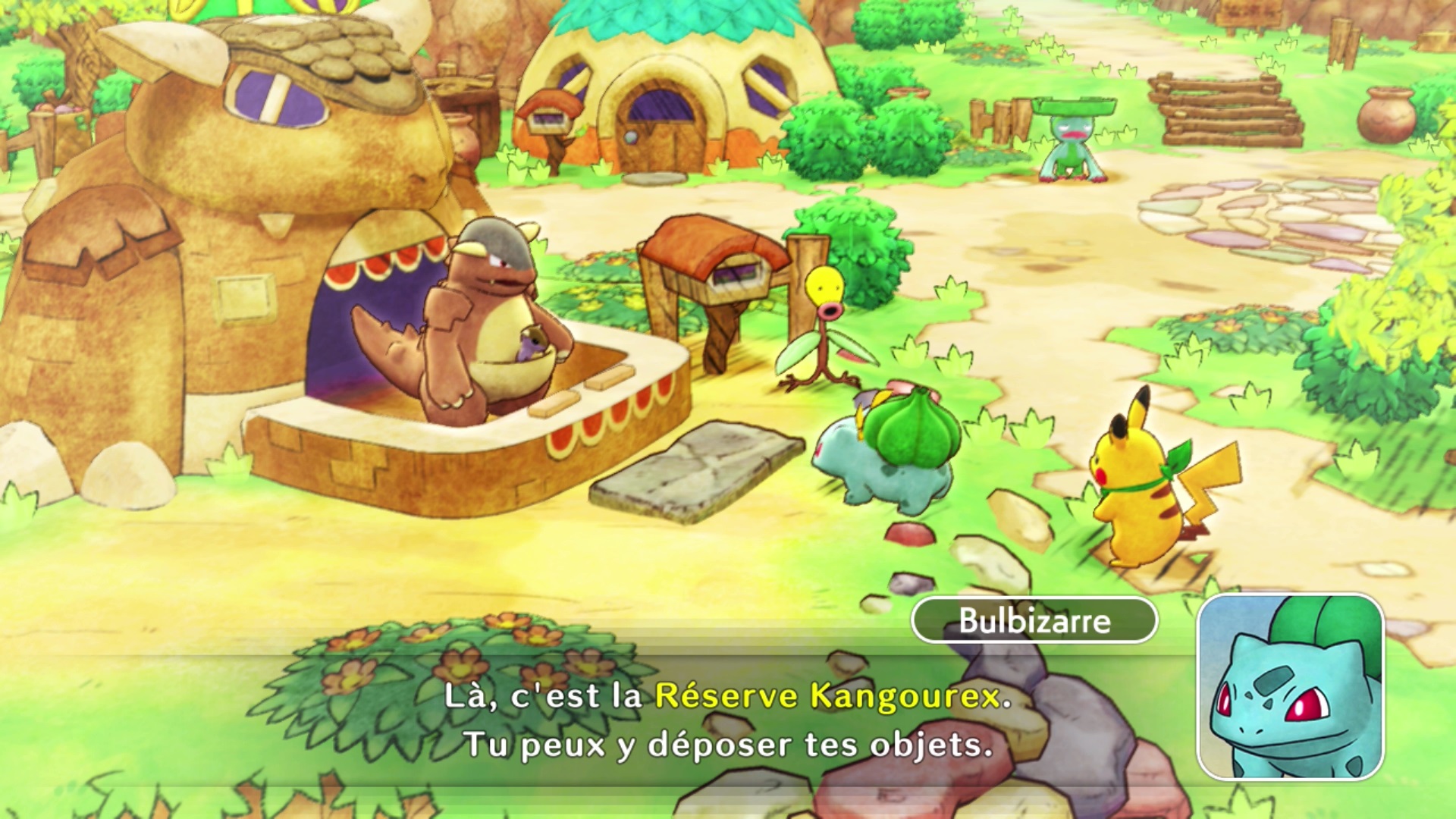Click the Bulbizarre speaker portrait
This screenshot has height=819, width=1456.
(x=1290, y=687)
